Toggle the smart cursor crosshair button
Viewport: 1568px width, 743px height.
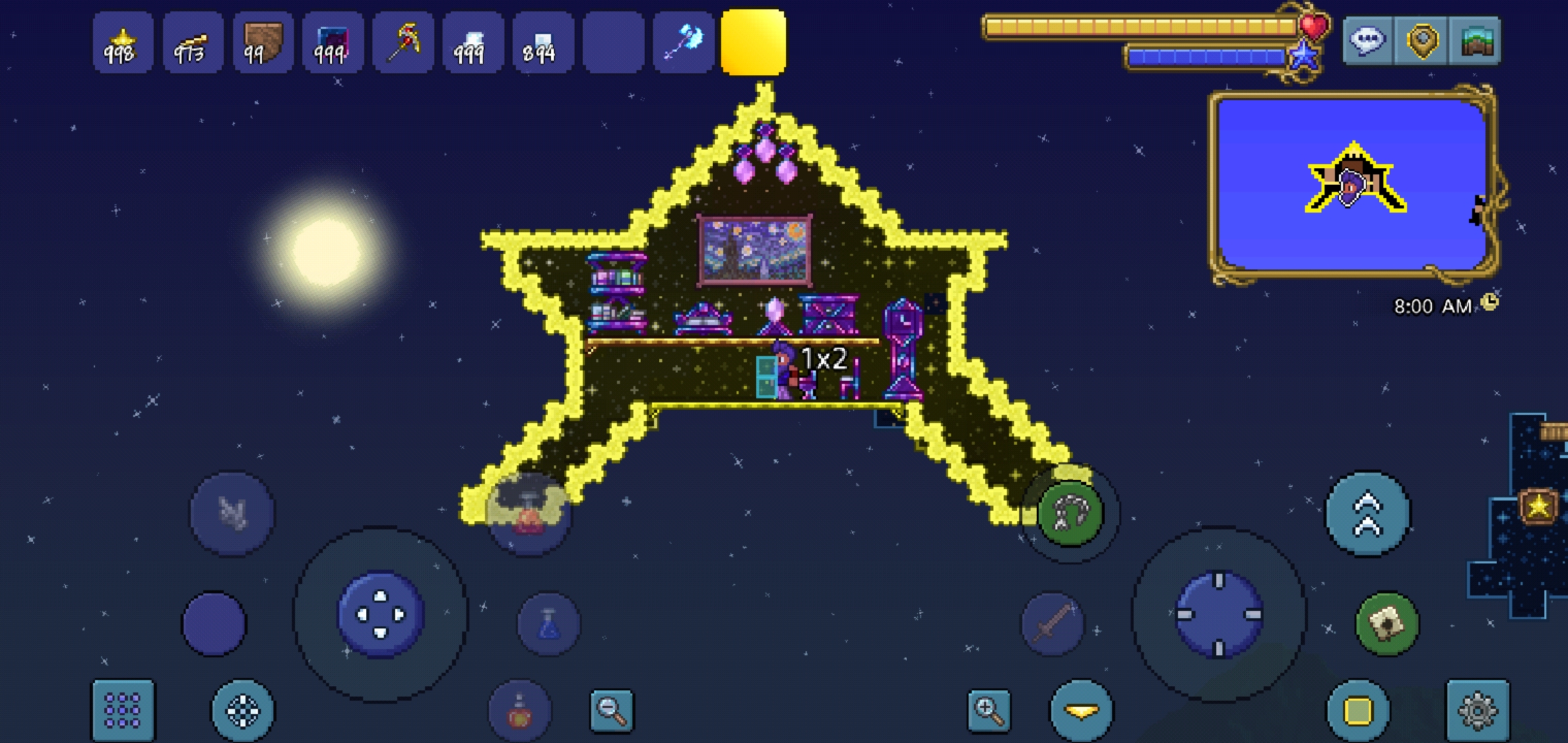click(x=243, y=710)
